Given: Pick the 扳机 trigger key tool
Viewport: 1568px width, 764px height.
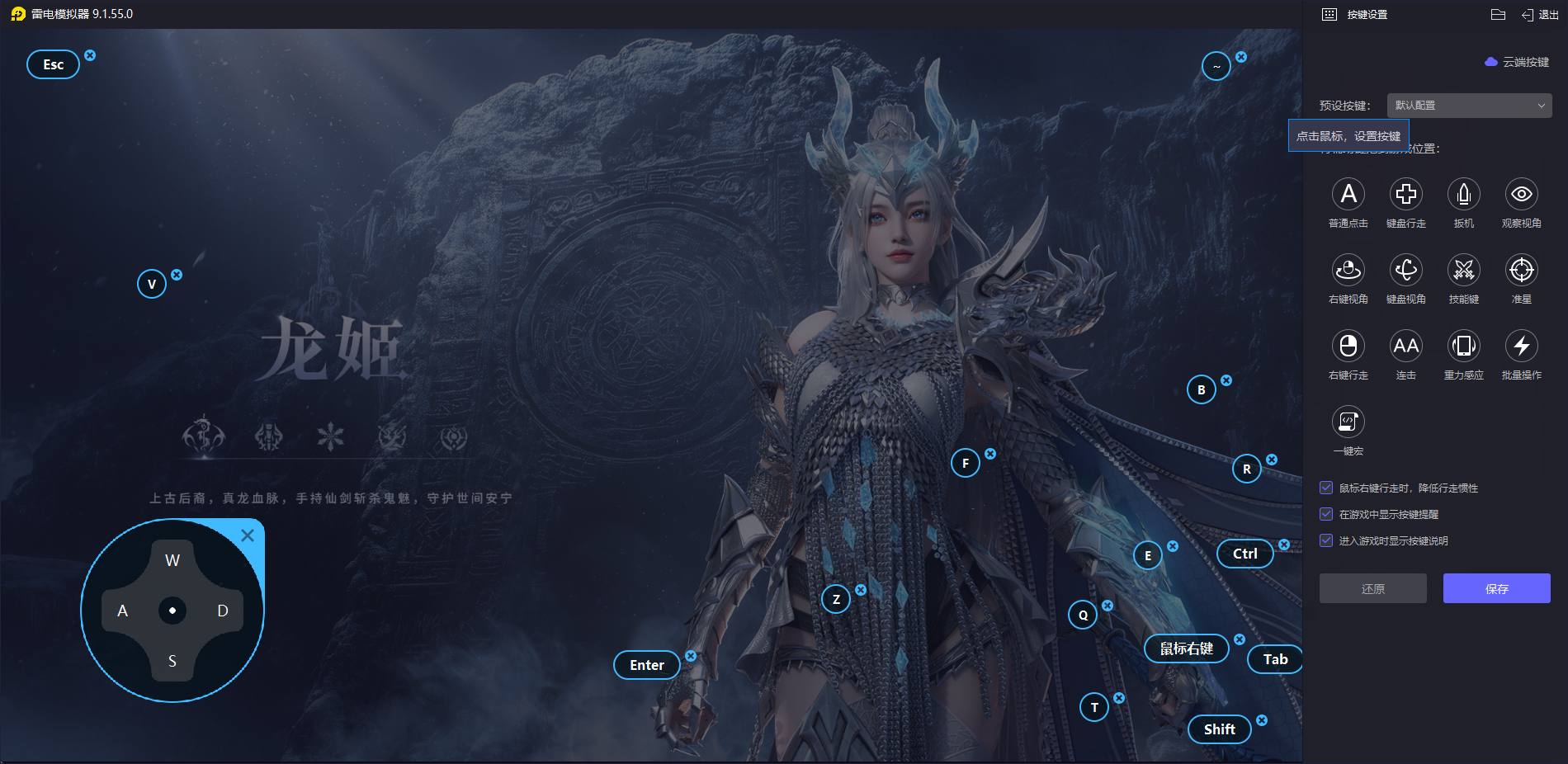Looking at the screenshot, I should coord(1464,195).
